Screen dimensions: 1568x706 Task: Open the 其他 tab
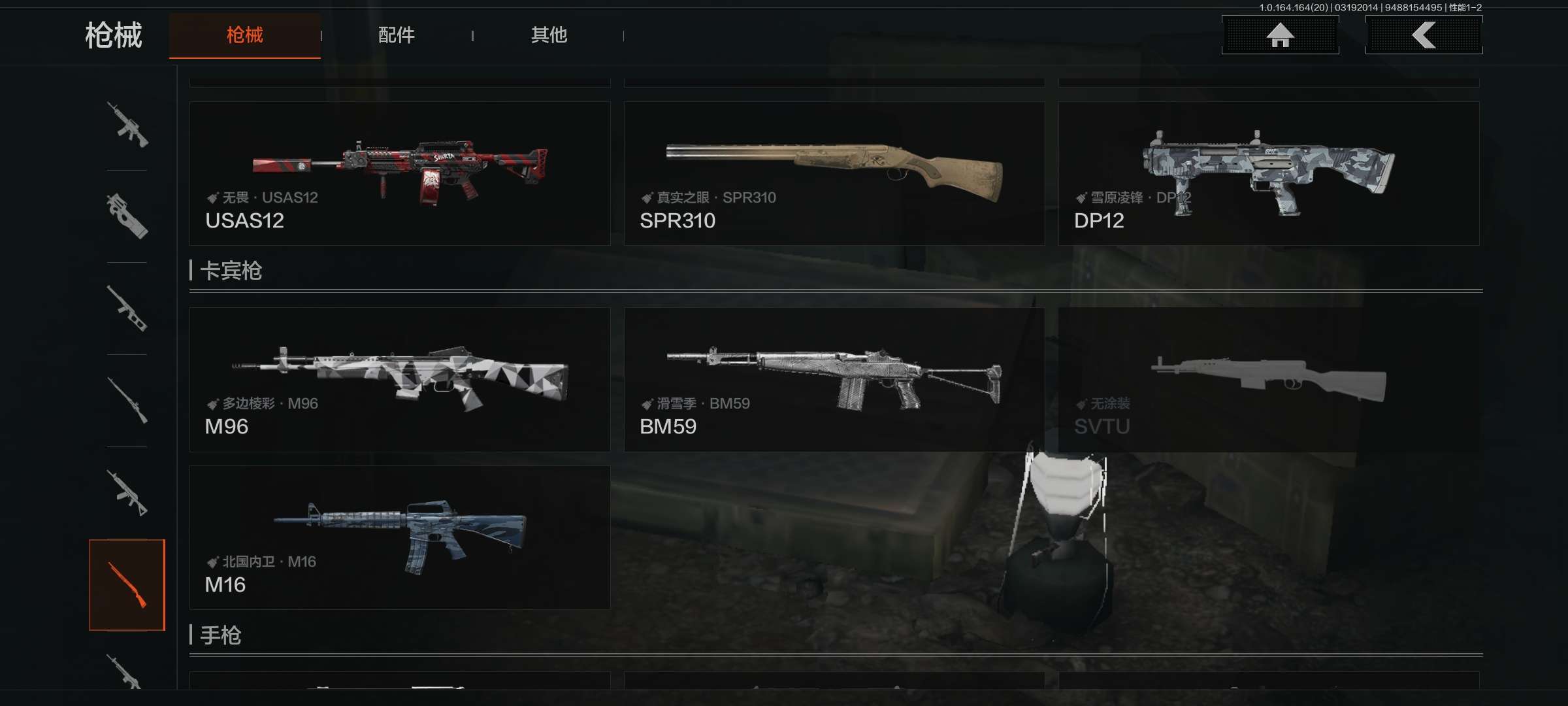point(549,35)
